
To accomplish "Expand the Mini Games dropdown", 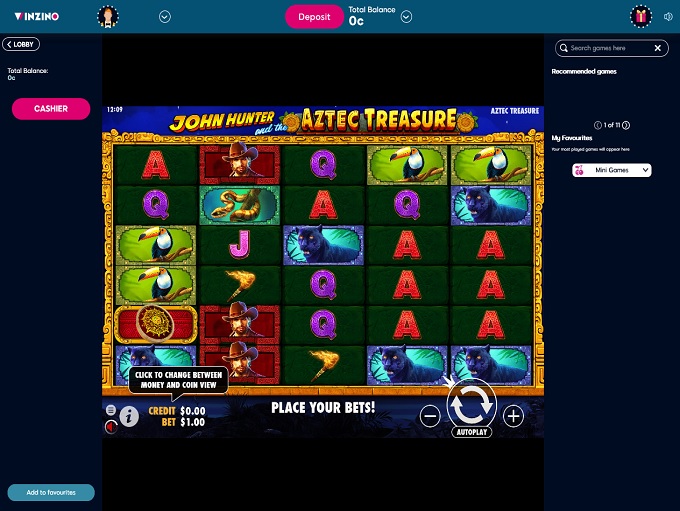I will (612, 170).
